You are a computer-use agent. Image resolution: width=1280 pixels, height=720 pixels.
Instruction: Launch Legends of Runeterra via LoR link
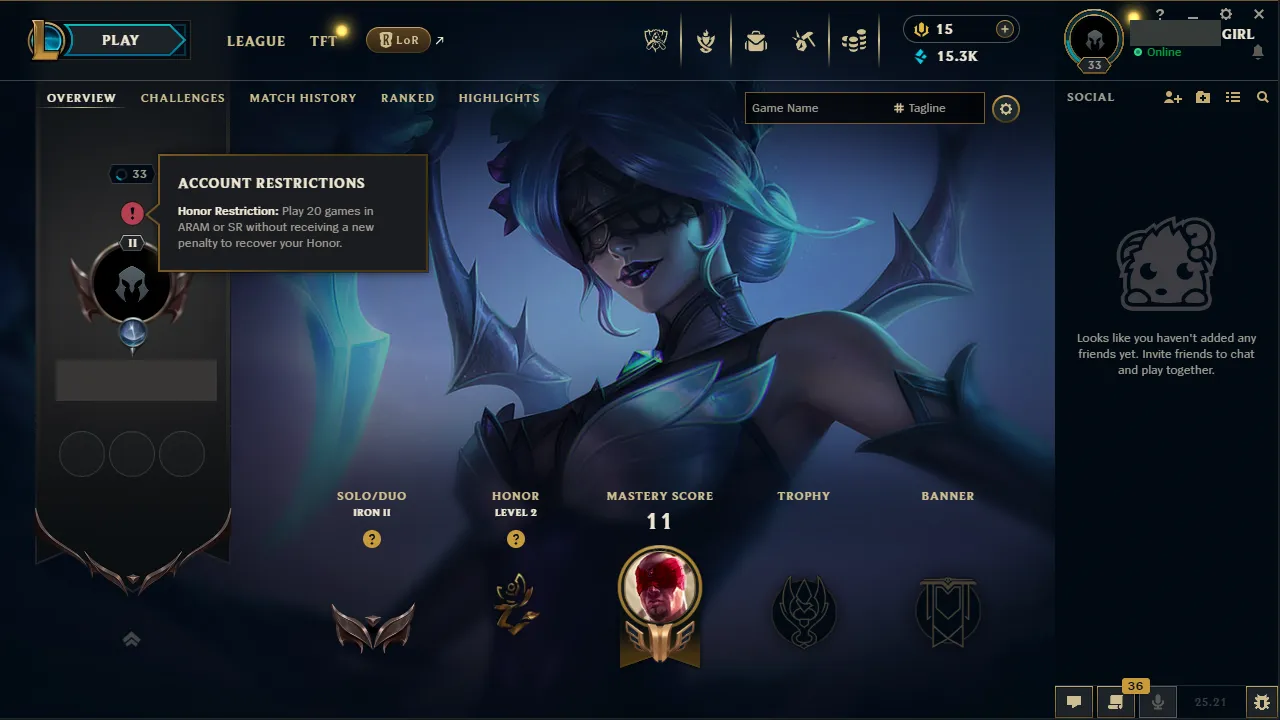tap(400, 40)
